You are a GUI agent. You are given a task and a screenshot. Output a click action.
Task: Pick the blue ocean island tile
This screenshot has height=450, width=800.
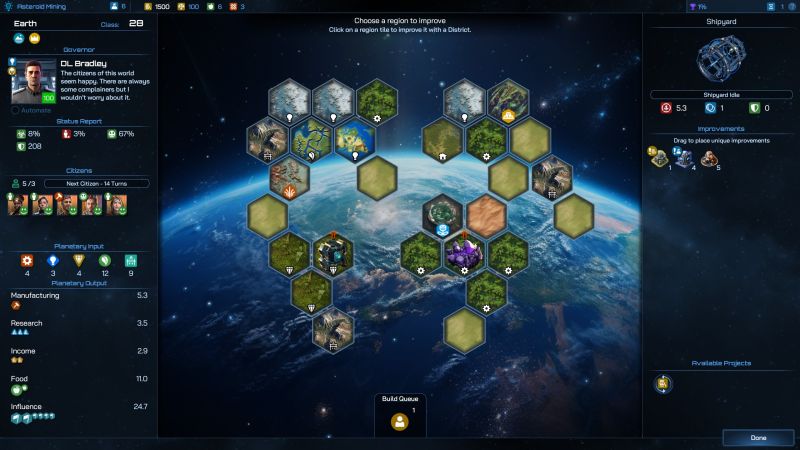pos(355,138)
